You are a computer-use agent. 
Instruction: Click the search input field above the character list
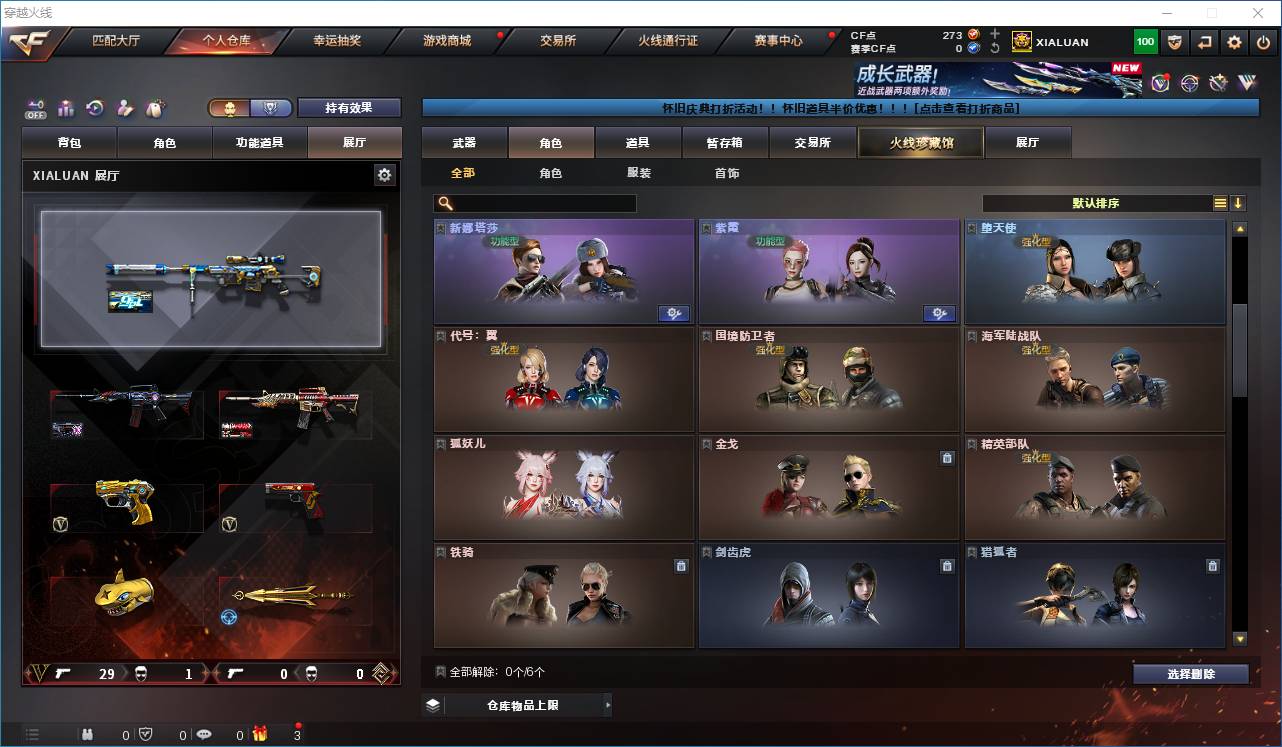(535, 202)
